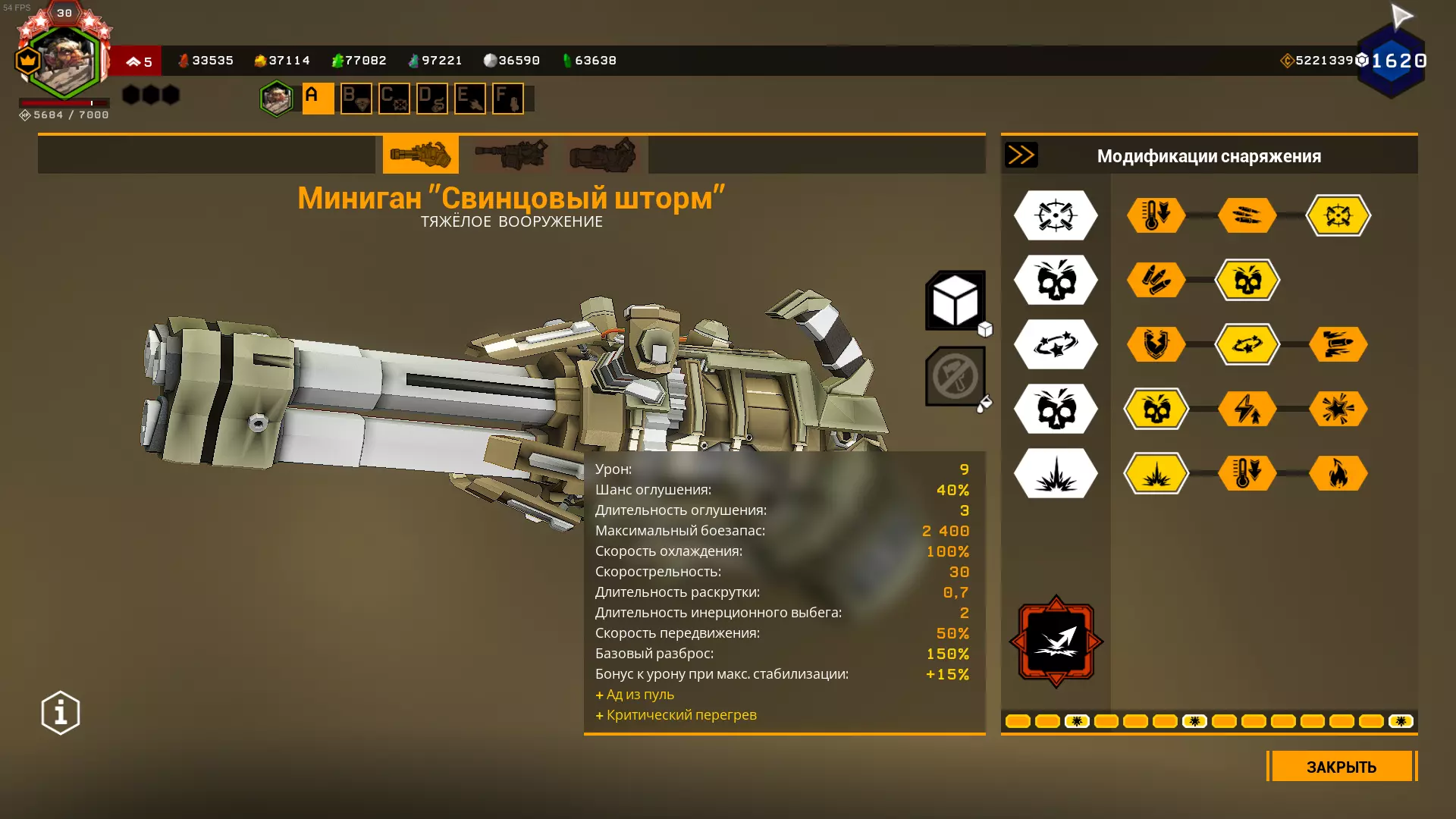
Task: Select the orbiting star modification hexagon
Action: click(x=1247, y=344)
